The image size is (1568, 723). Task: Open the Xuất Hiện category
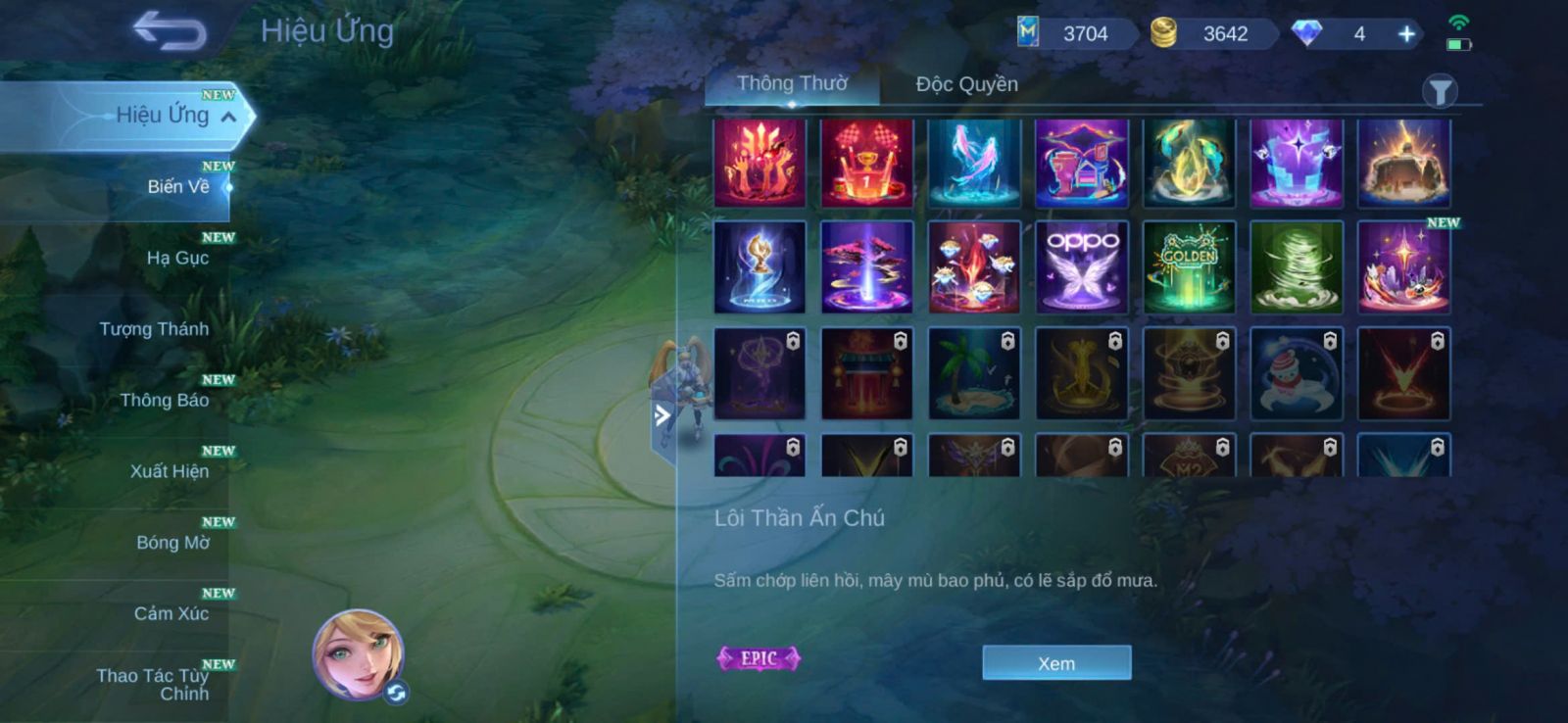(x=169, y=471)
